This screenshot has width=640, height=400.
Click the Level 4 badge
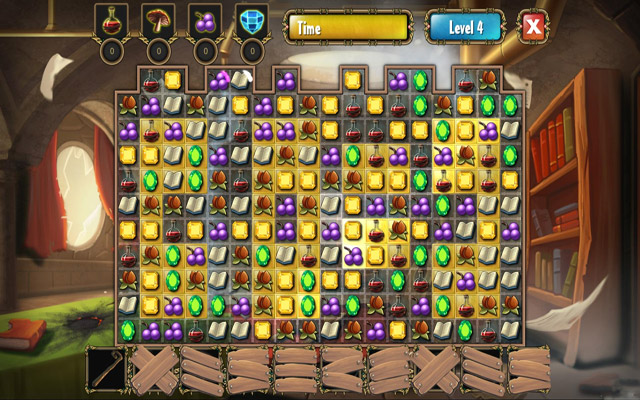pos(465,27)
